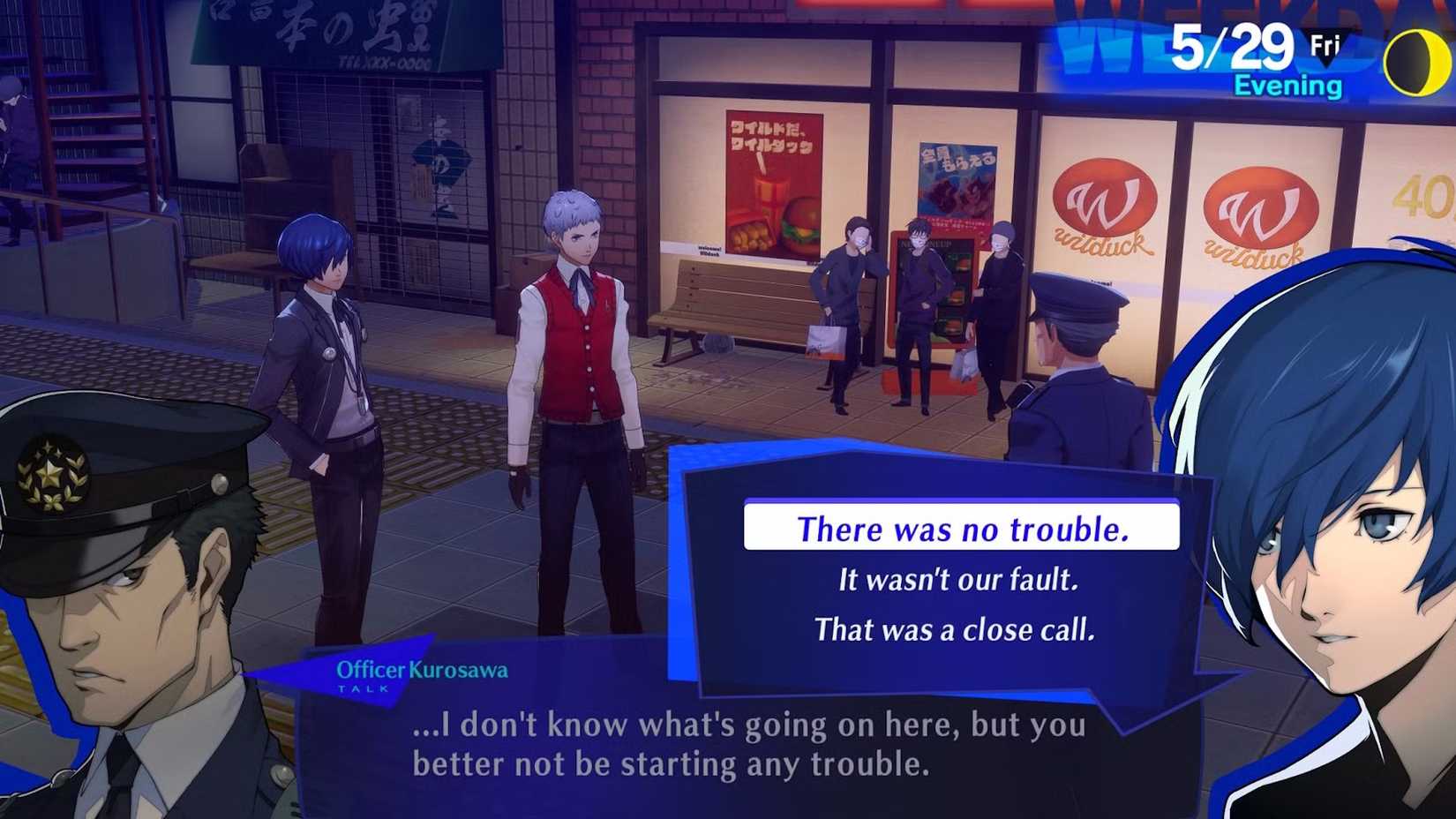Click the "Evening" time label
Image resolution: width=1456 pixels, height=819 pixels.
(1288, 86)
